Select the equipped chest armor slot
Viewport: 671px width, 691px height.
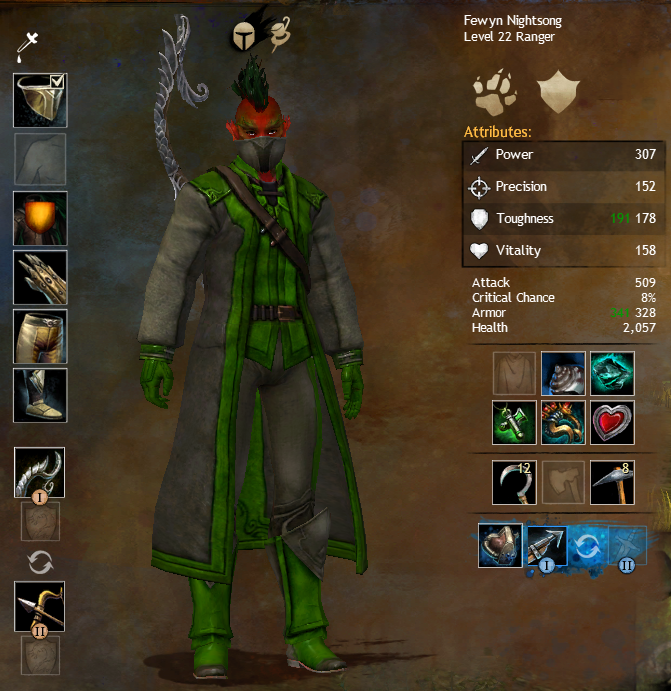coord(40,217)
